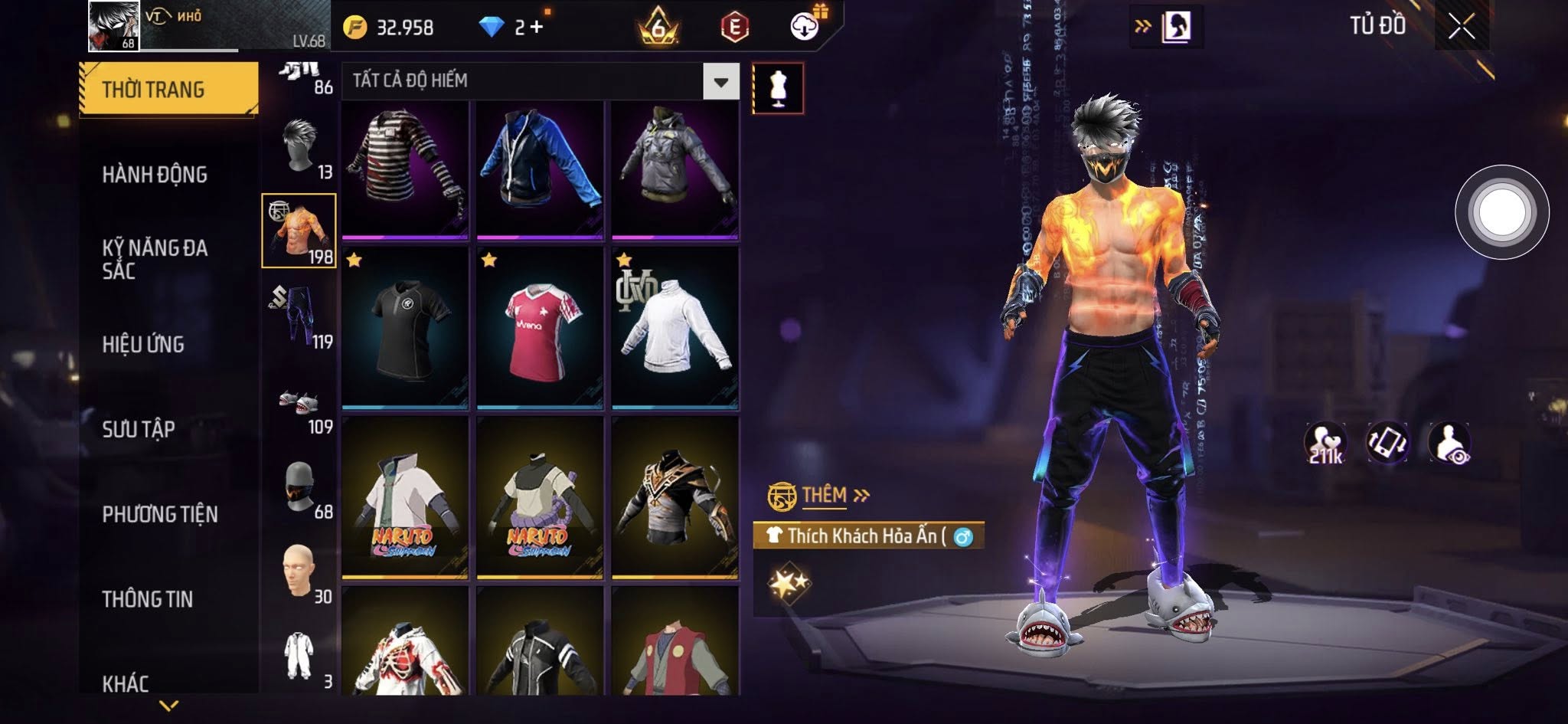The image size is (1568, 724).
Task: Open the Hành Động menu
Action: [155, 175]
